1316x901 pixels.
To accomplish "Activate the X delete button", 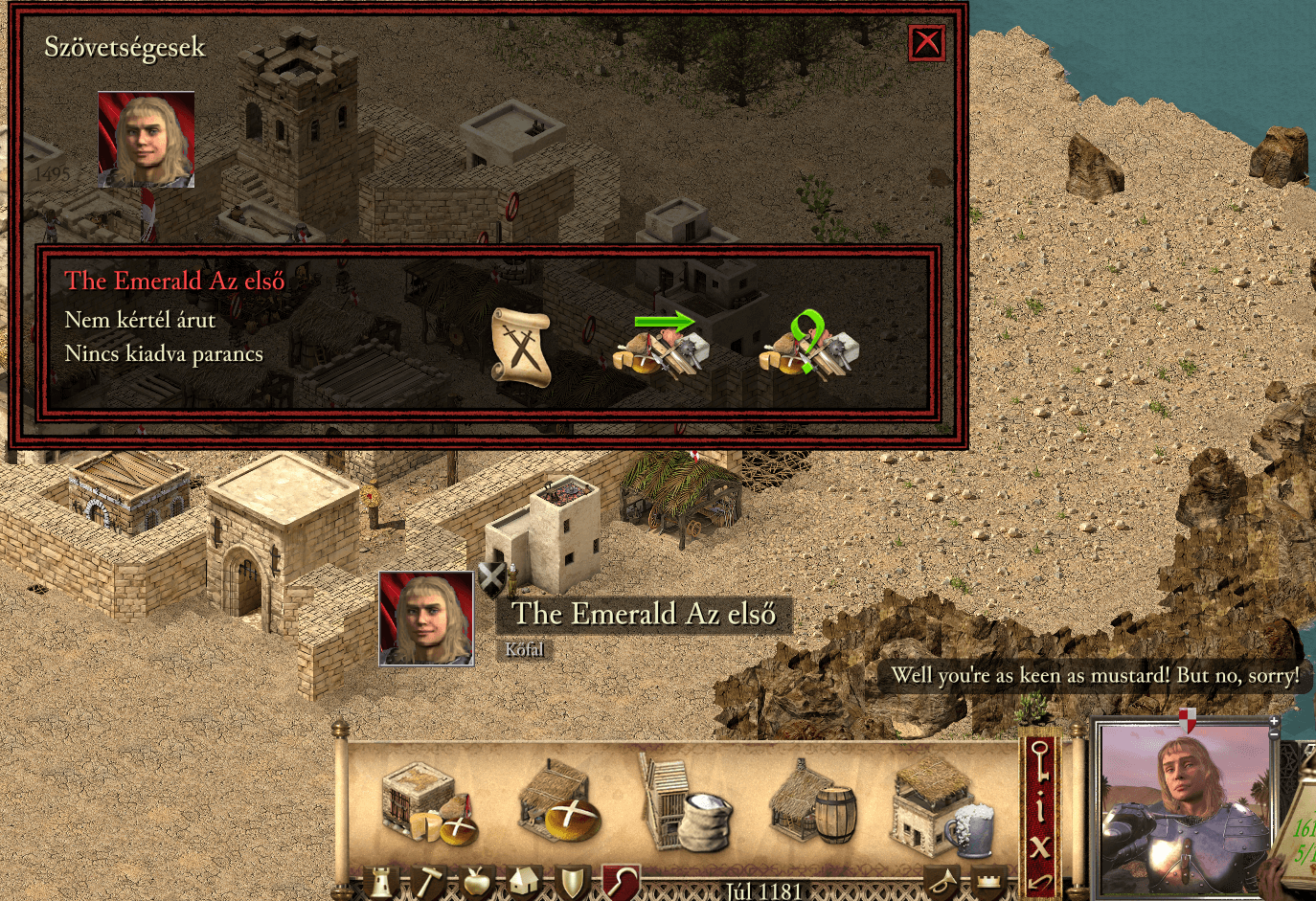I will point(1040,846).
